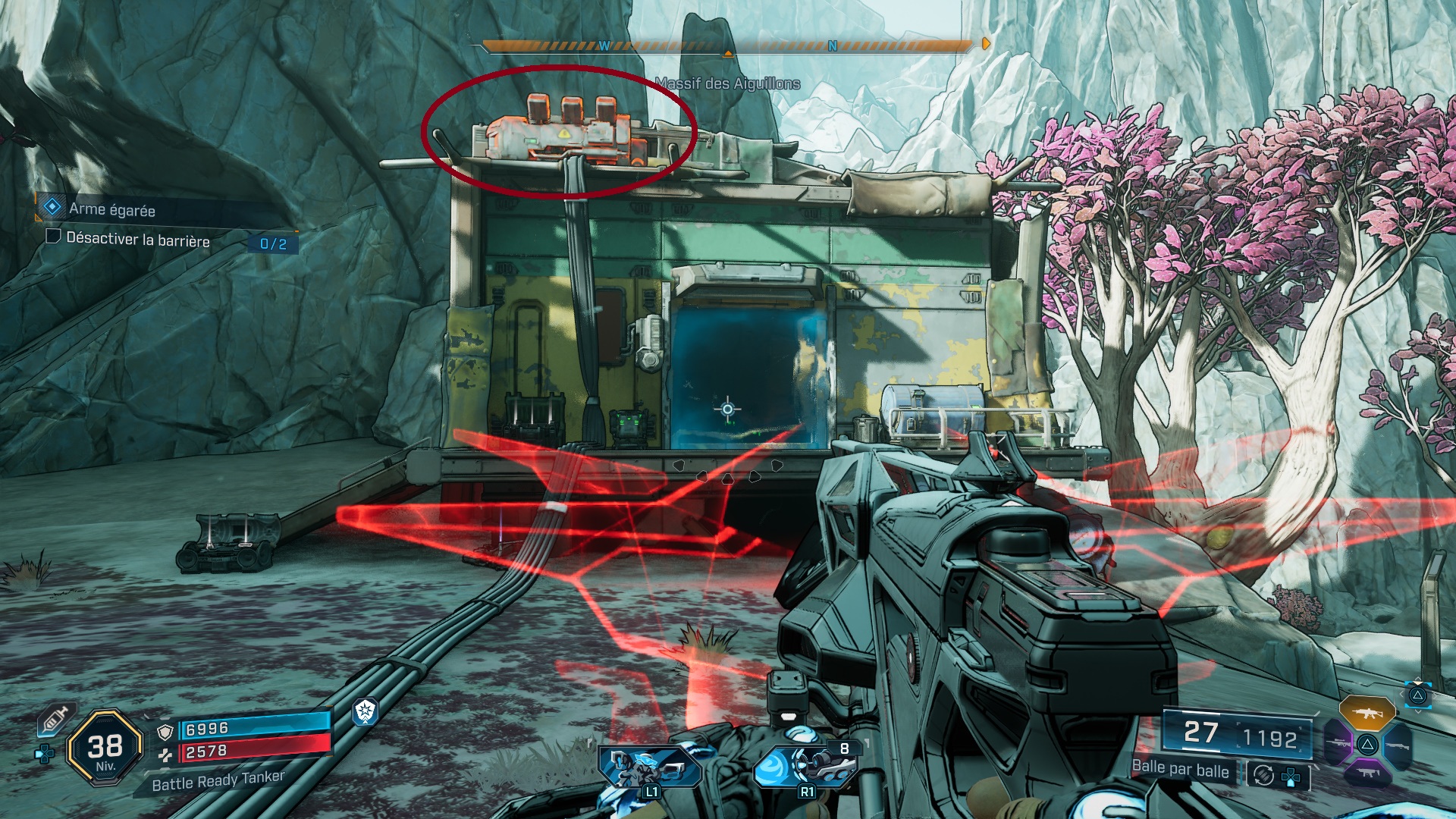Click the compass bar at top
Screen dimensions: 1456x819
[726, 46]
